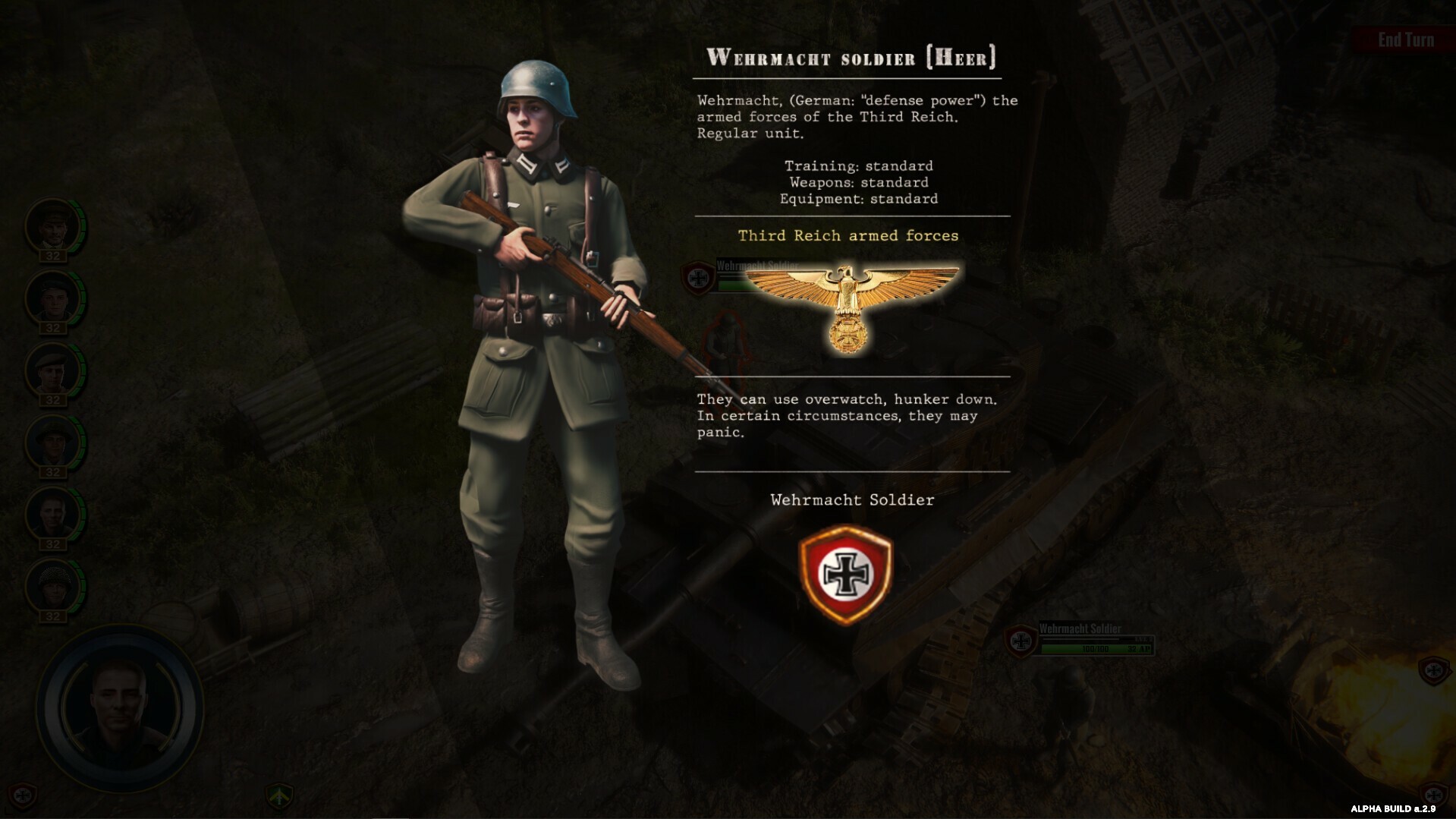Select the beret-wearing soldier portrait

53,372
